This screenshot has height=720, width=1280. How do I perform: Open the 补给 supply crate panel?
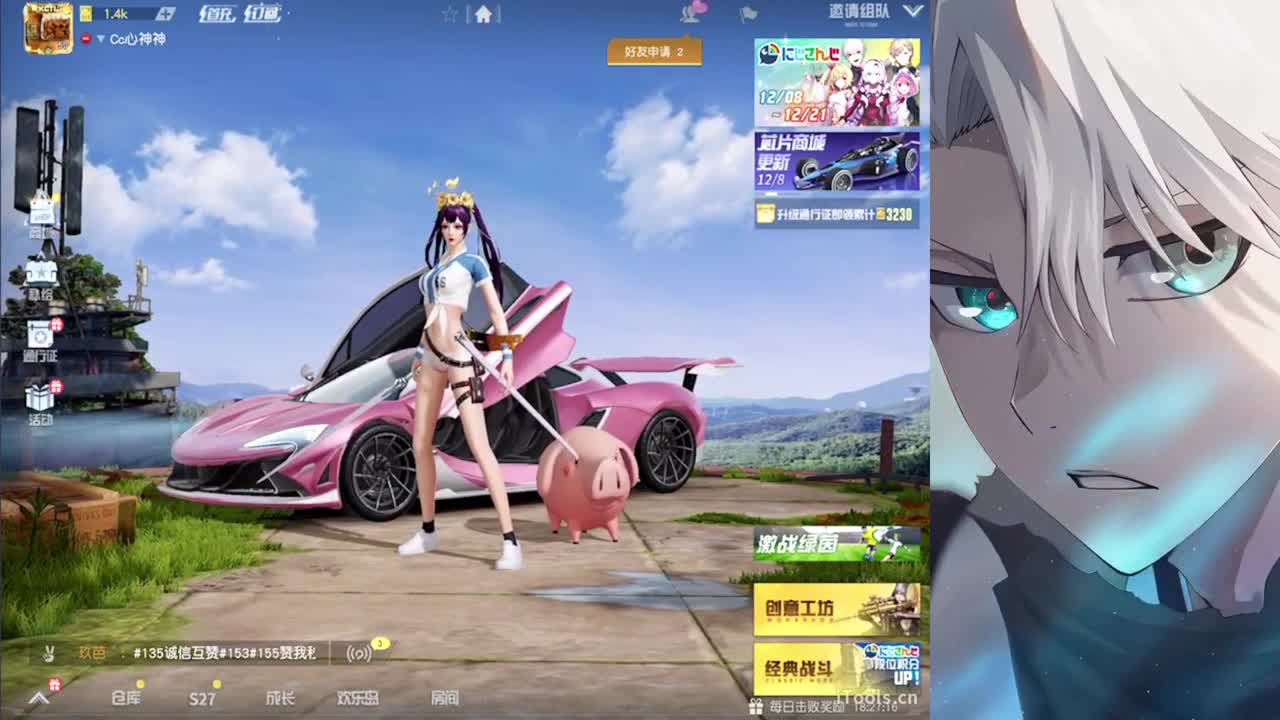(x=40, y=275)
